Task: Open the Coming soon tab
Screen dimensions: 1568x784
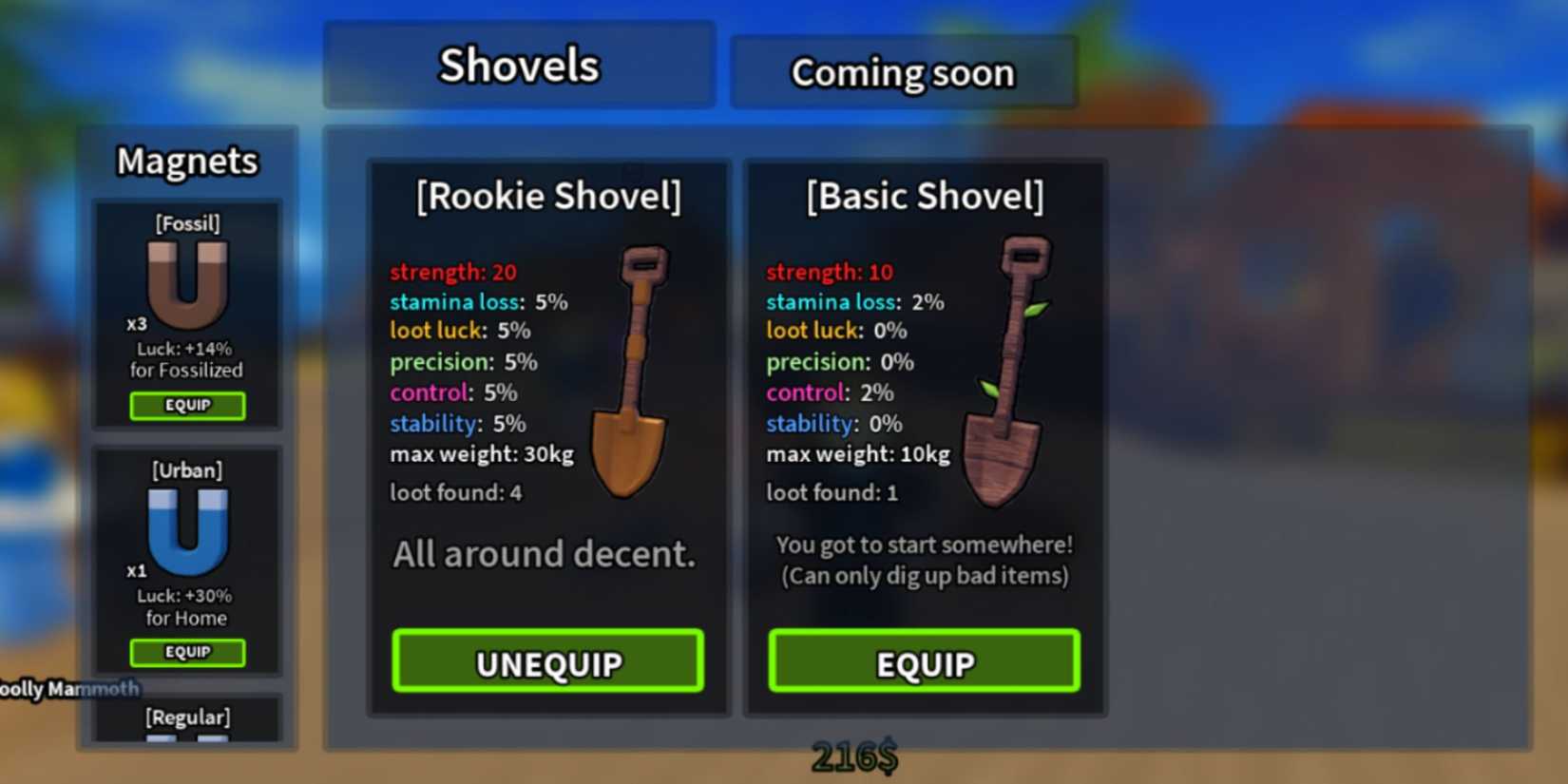Action: pos(903,71)
